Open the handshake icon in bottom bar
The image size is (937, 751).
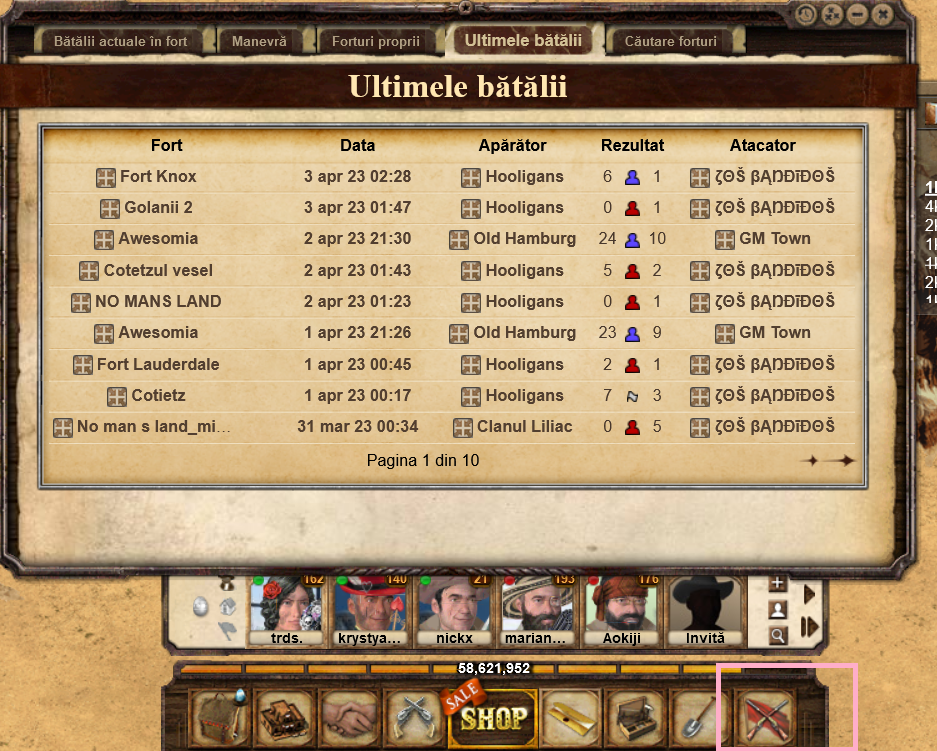(x=350, y=718)
